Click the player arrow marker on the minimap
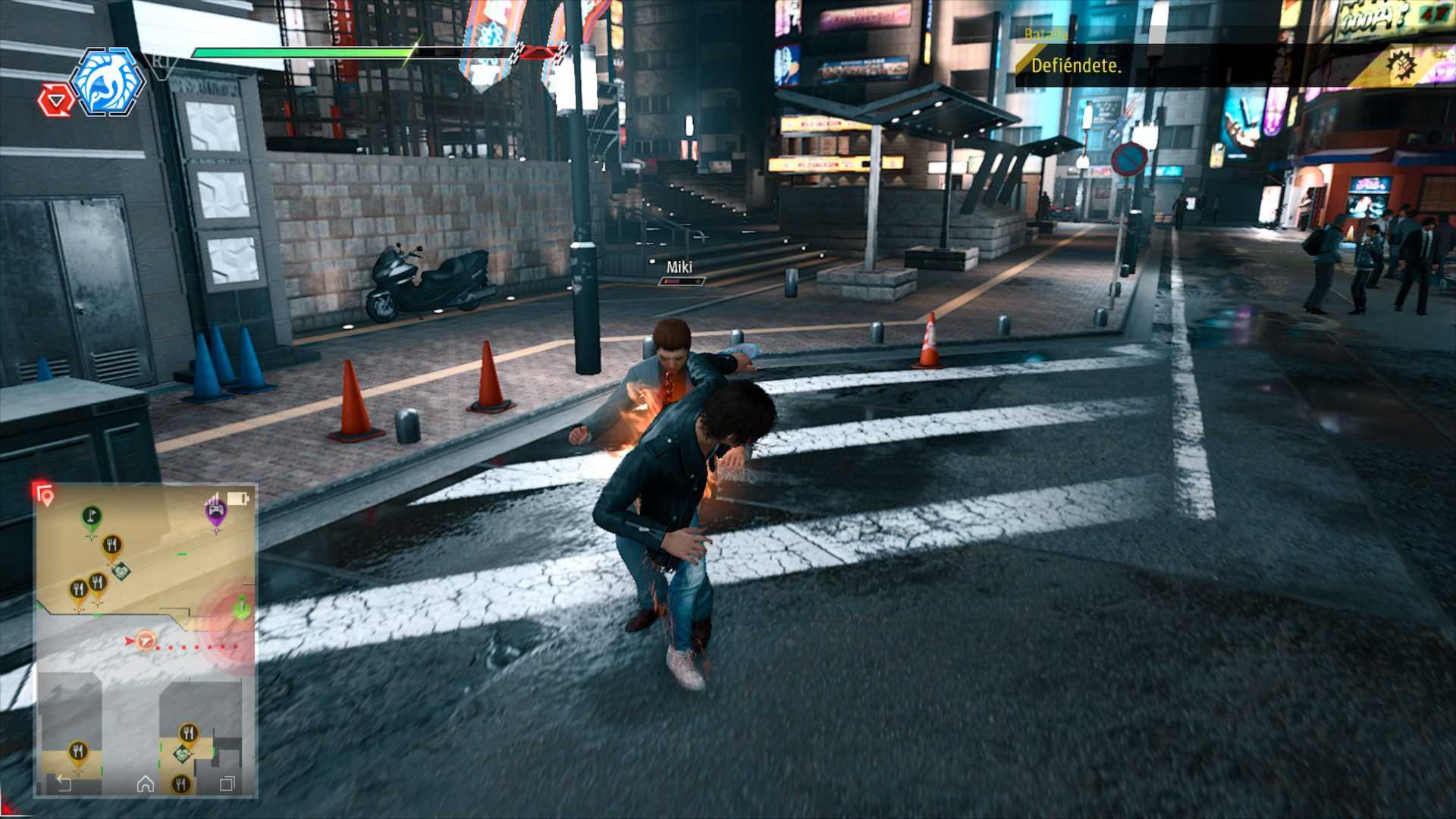The image size is (1456, 819). [144, 642]
